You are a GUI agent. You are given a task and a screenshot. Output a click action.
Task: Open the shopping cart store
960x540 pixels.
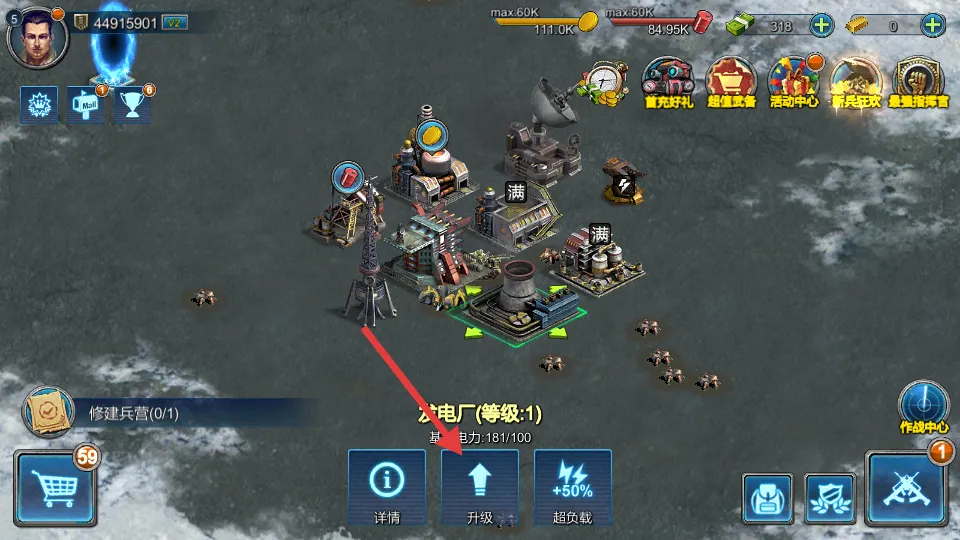click(x=56, y=487)
